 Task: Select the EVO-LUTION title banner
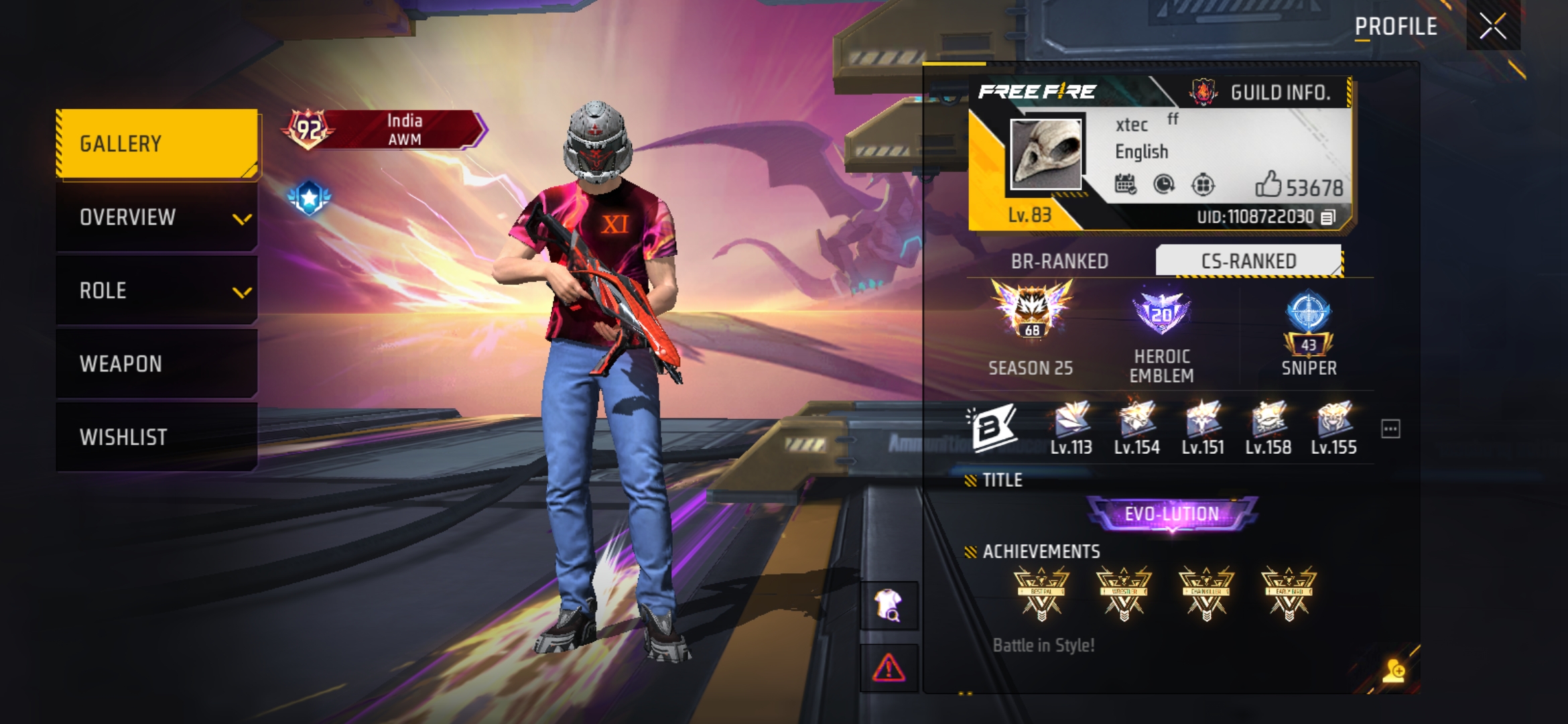[x=1171, y=514]
